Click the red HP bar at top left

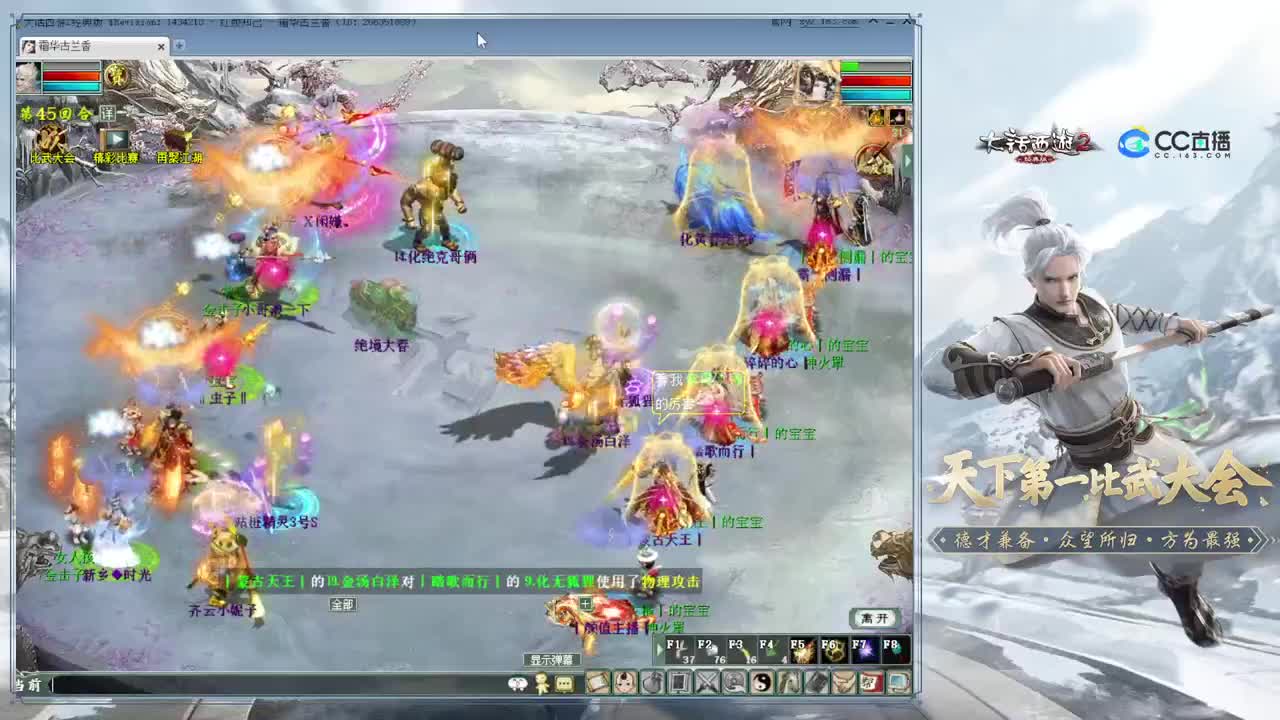(70, 76)
